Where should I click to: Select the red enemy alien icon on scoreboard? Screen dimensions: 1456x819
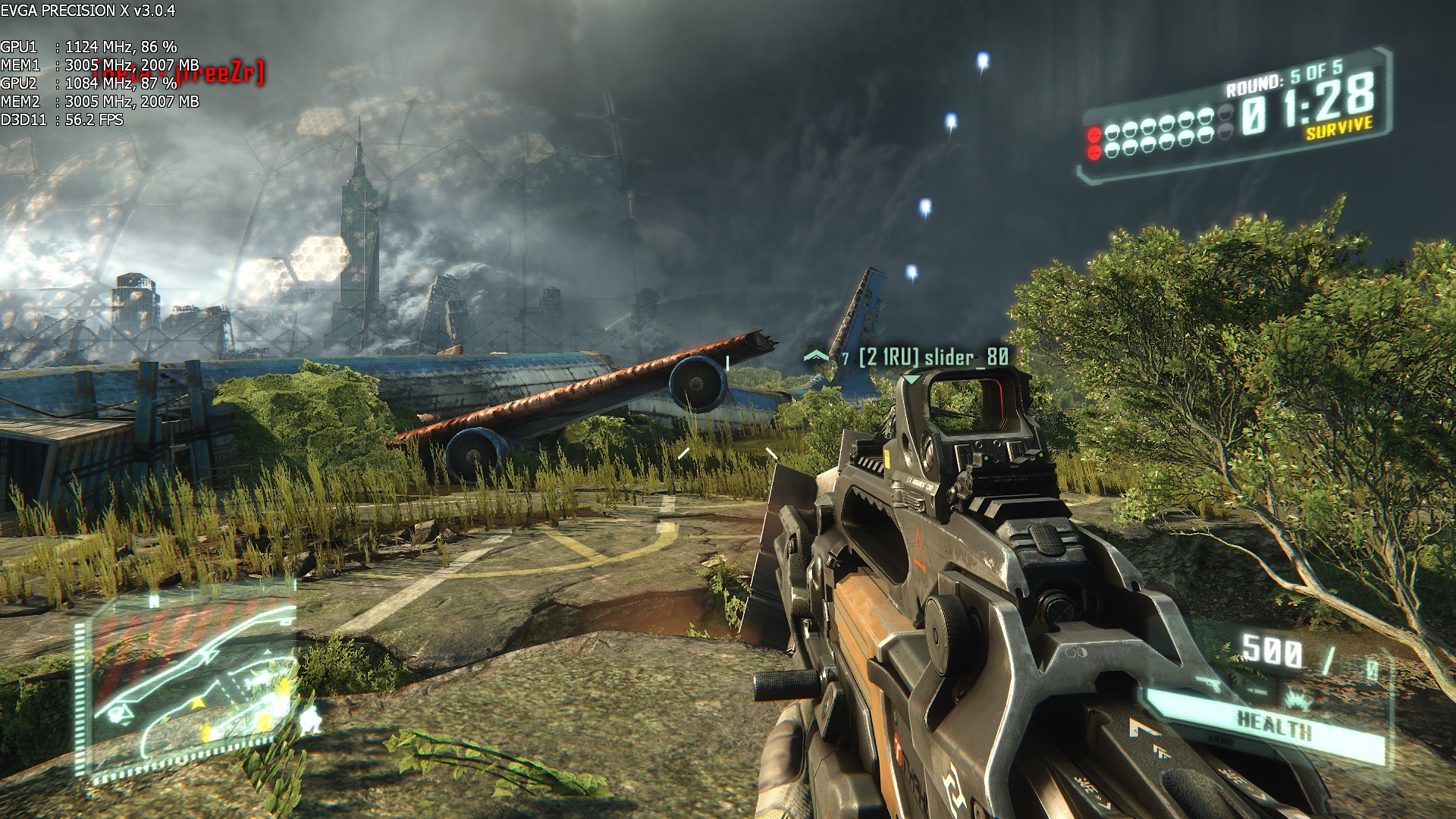1095,134
